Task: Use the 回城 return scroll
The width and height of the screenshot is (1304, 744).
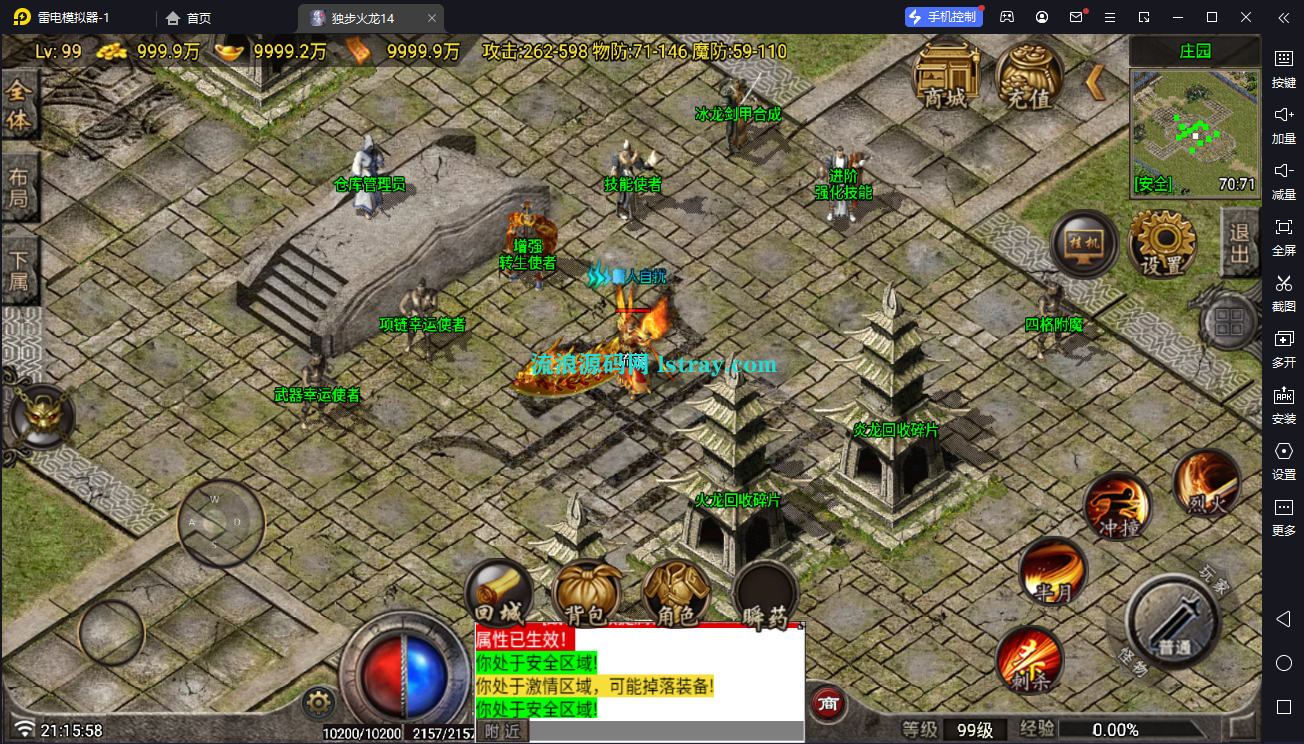Action: 499,594
